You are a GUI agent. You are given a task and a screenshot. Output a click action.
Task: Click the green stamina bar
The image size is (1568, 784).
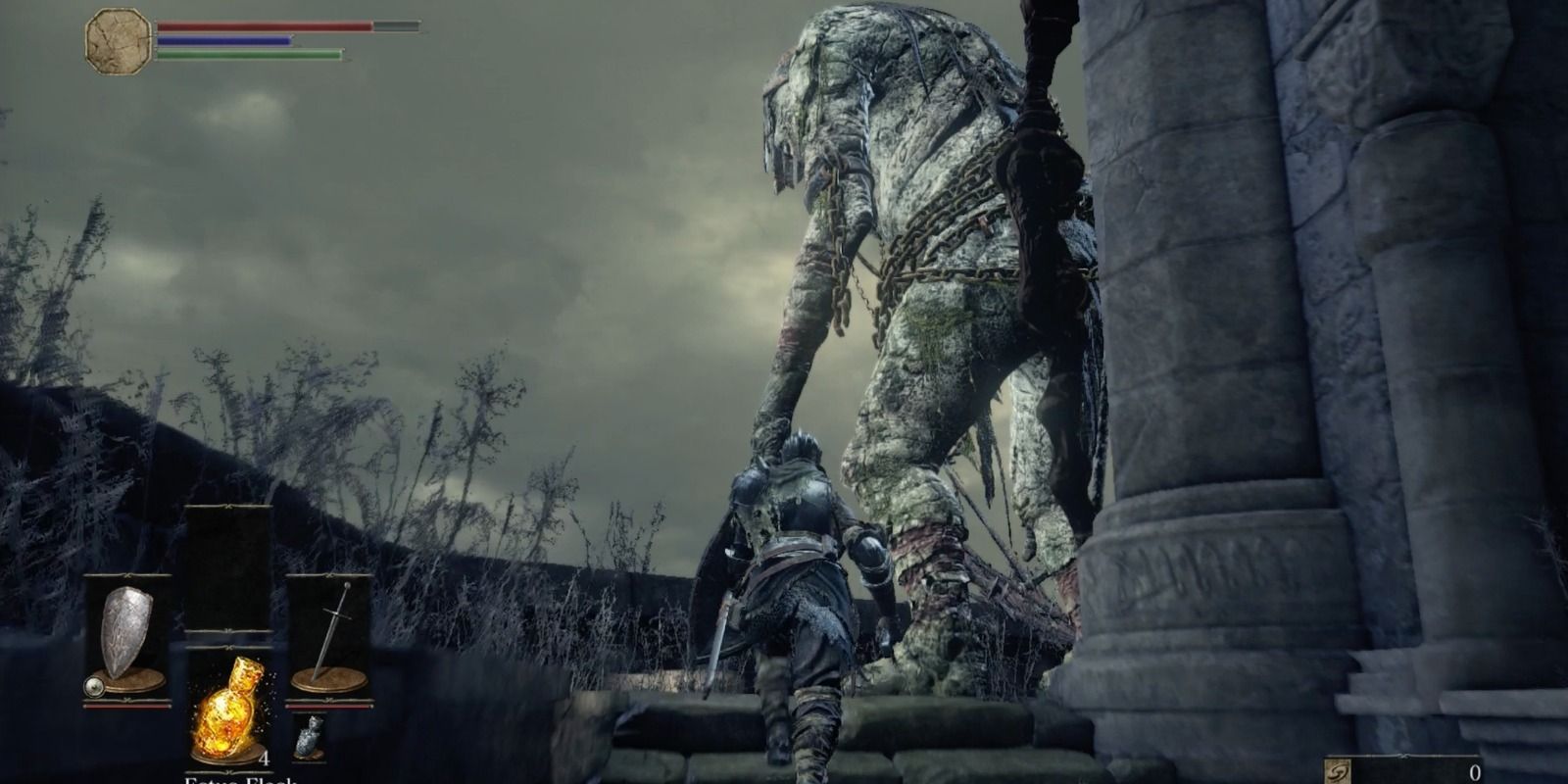pyautogui.click(x=245, y=55)
